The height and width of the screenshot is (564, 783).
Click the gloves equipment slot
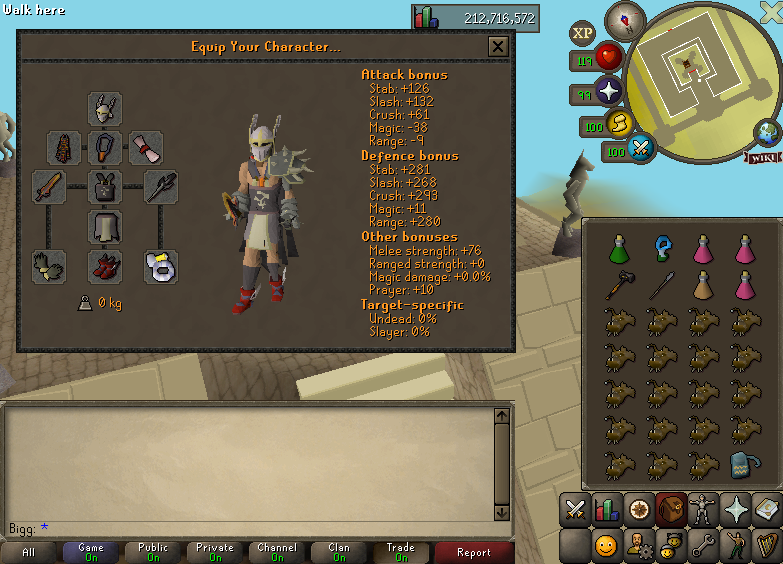pos(48,265)
